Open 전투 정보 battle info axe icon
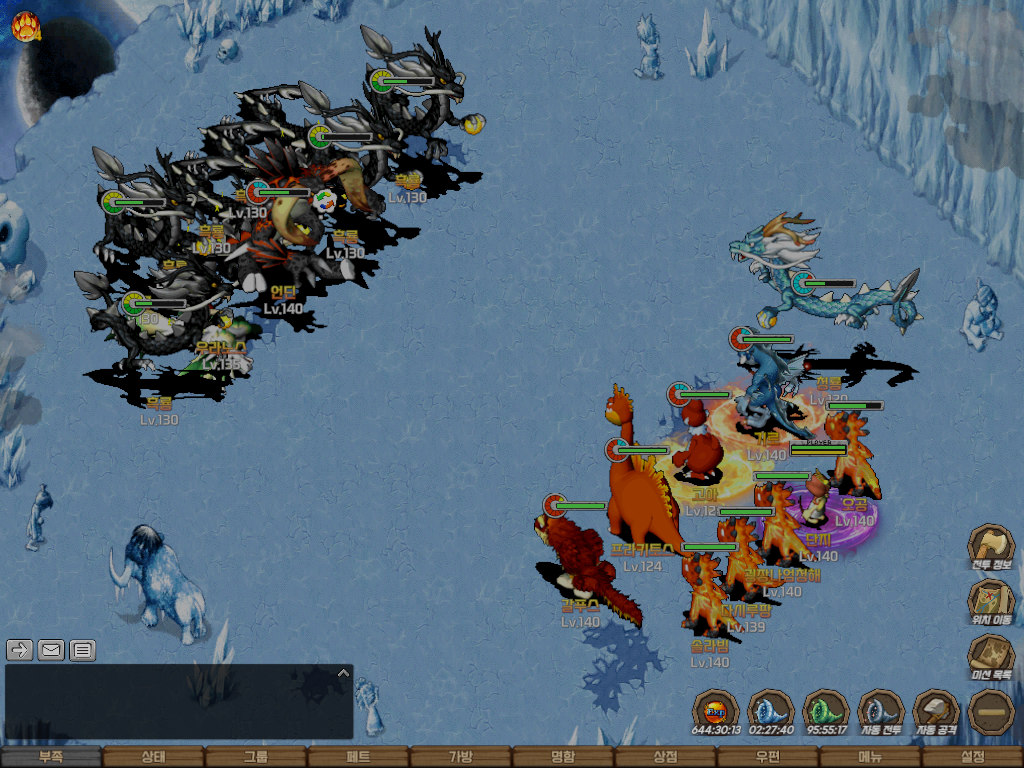Image resolution: width=1024 pixels, height=768 pixels. point(991,548)
